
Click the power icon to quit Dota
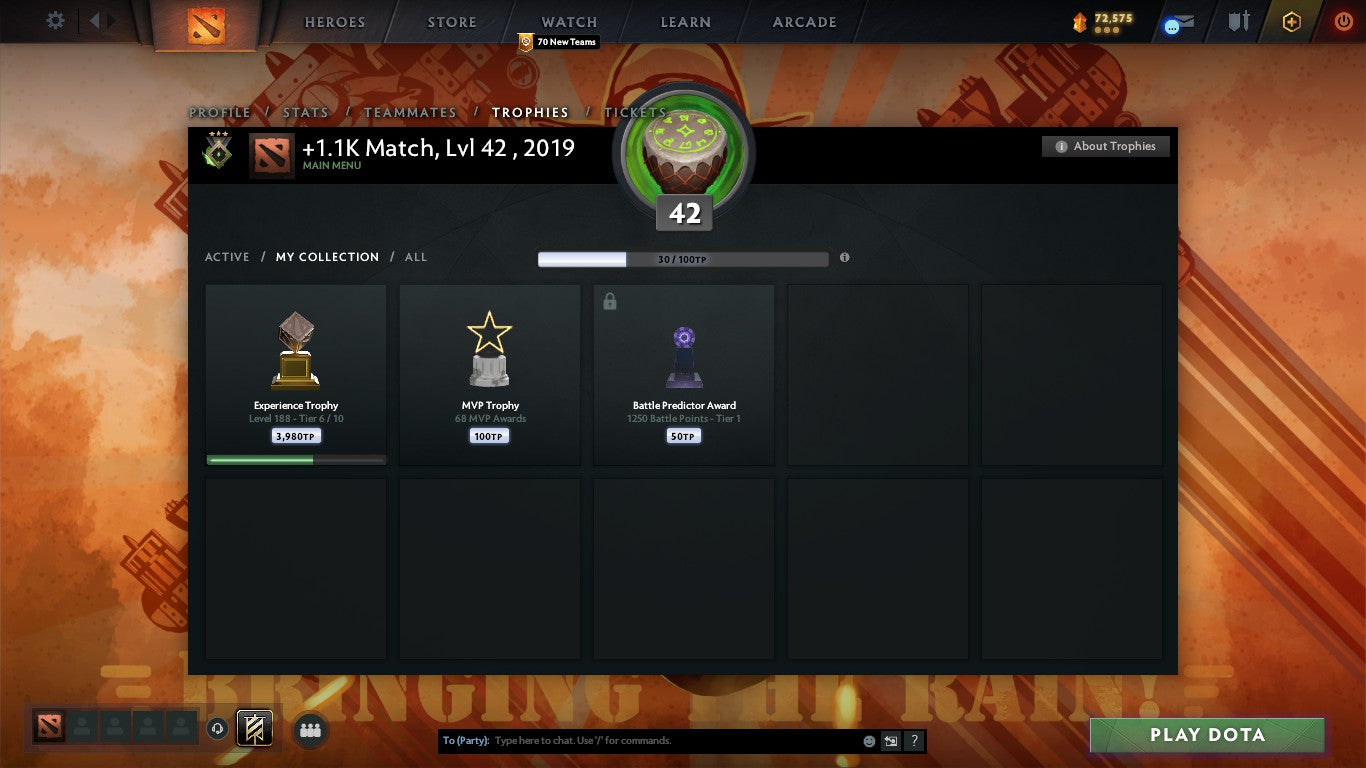coord(1342,20)
